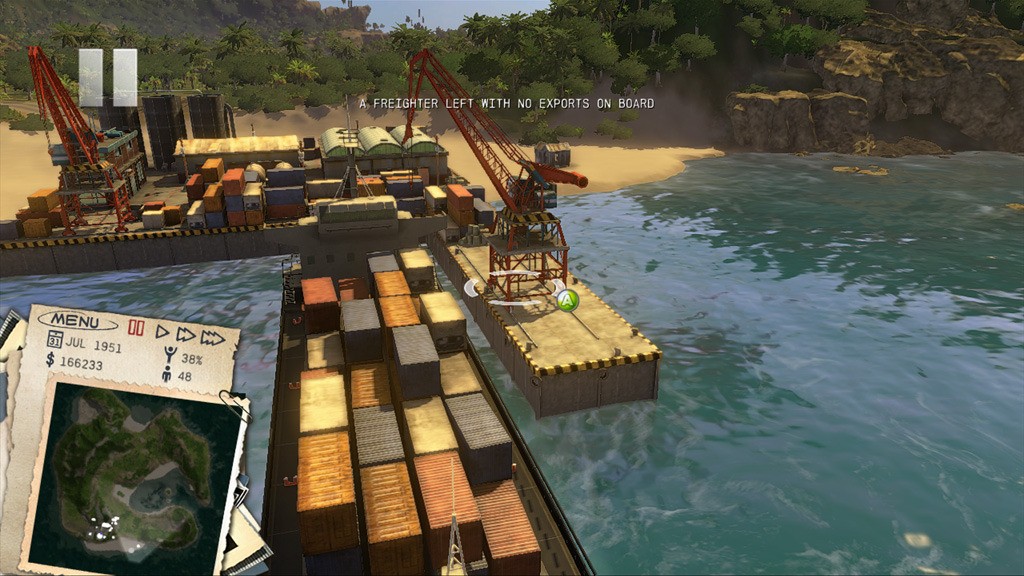Set game speed to normal play
The height and width of the screenshot is (576, 1024).
pos(162,332)
